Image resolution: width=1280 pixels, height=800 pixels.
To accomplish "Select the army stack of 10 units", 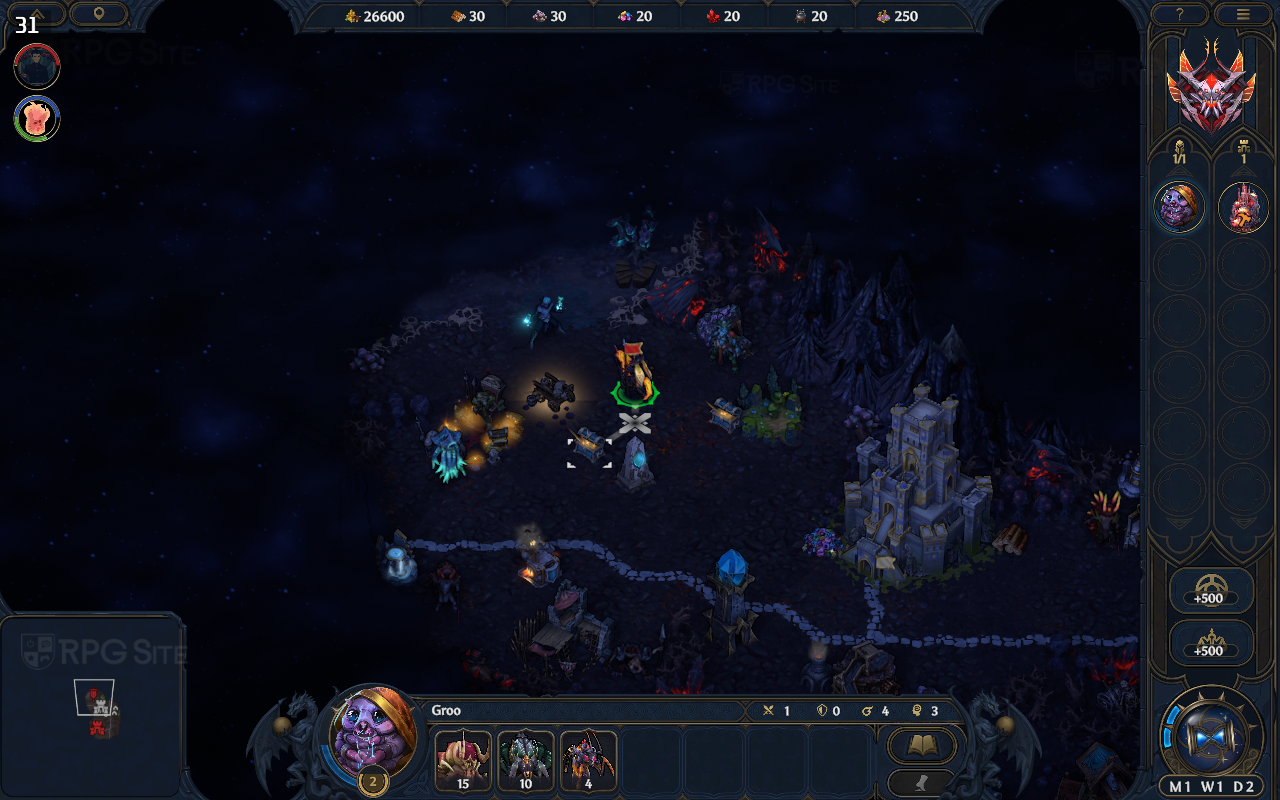I will (526, 760).
